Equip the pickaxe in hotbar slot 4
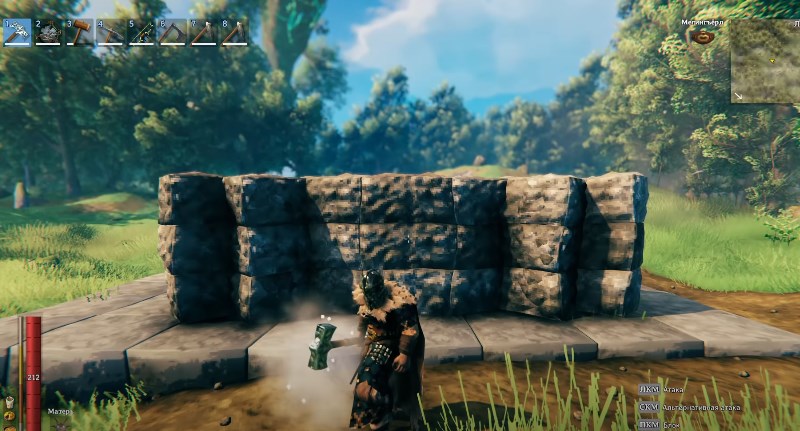 110,32
